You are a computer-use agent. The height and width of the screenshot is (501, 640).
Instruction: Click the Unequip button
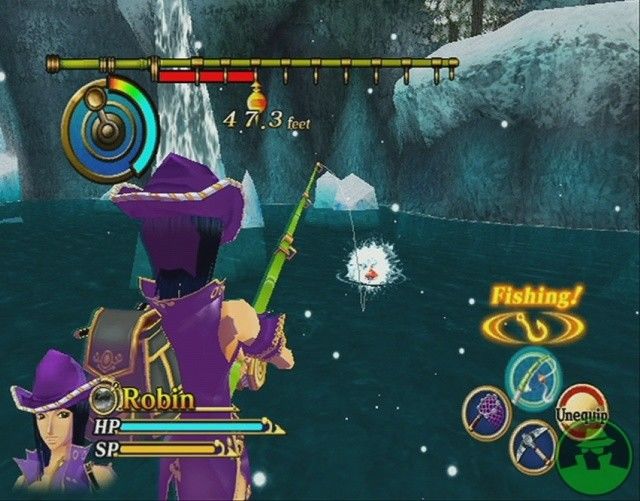click(580, 410)
